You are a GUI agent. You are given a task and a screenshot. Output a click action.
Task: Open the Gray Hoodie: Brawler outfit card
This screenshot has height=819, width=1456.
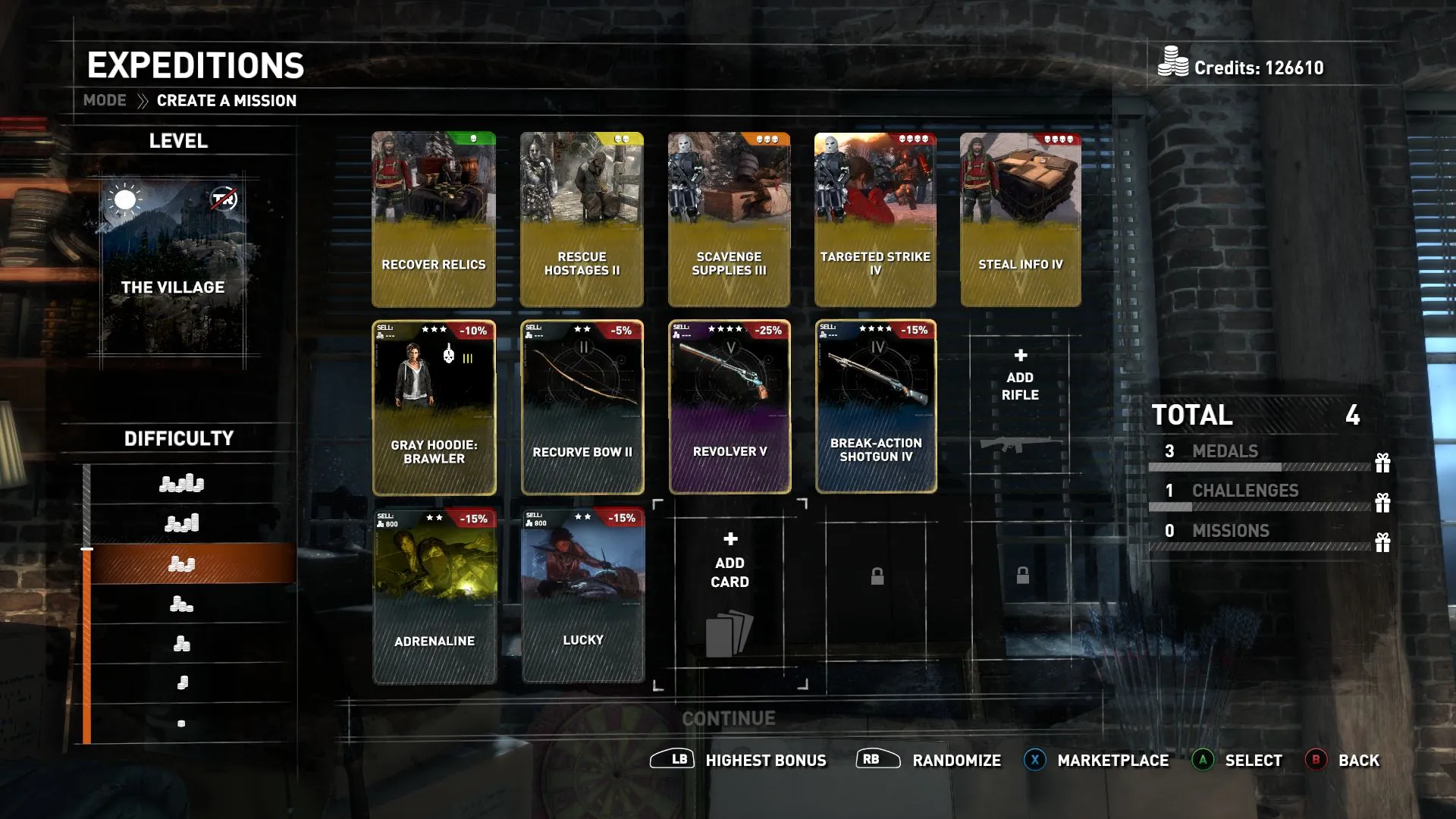click(x=434, y=407)
